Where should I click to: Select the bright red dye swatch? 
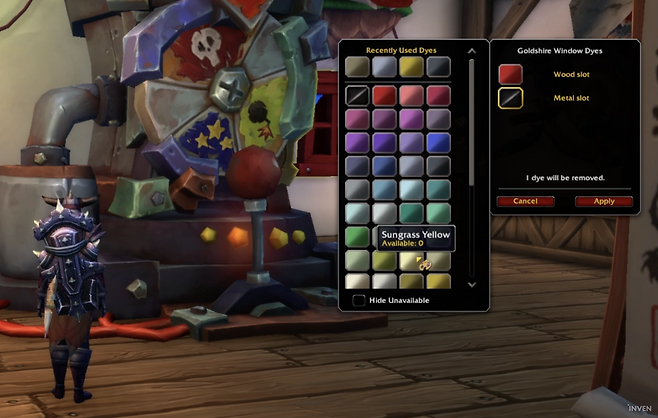click(x=384, y=96)
